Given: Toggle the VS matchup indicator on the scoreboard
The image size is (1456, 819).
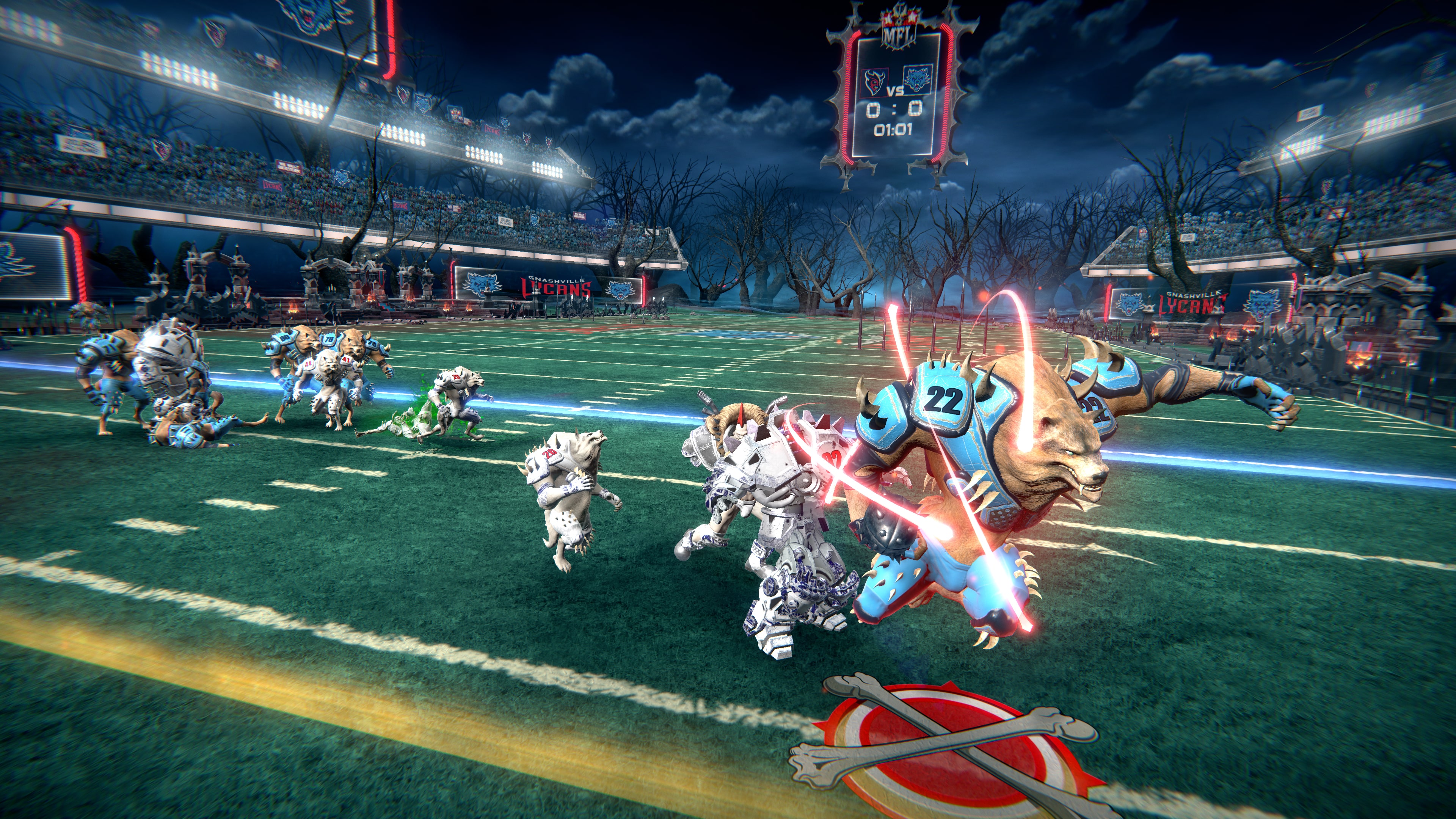Looking at the screenshot, I should (896, 91).
